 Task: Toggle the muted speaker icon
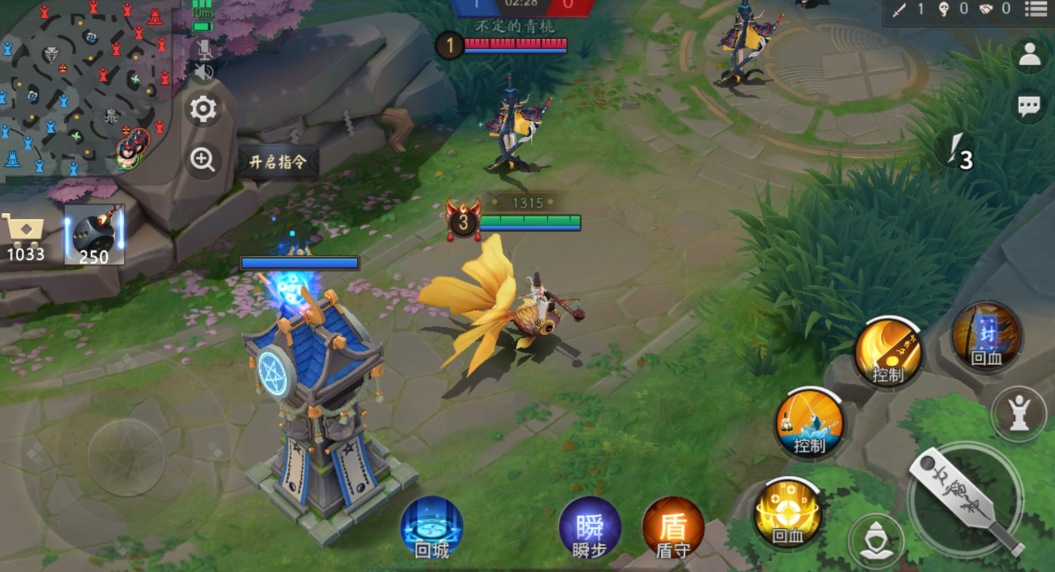(x=203, y=73)
